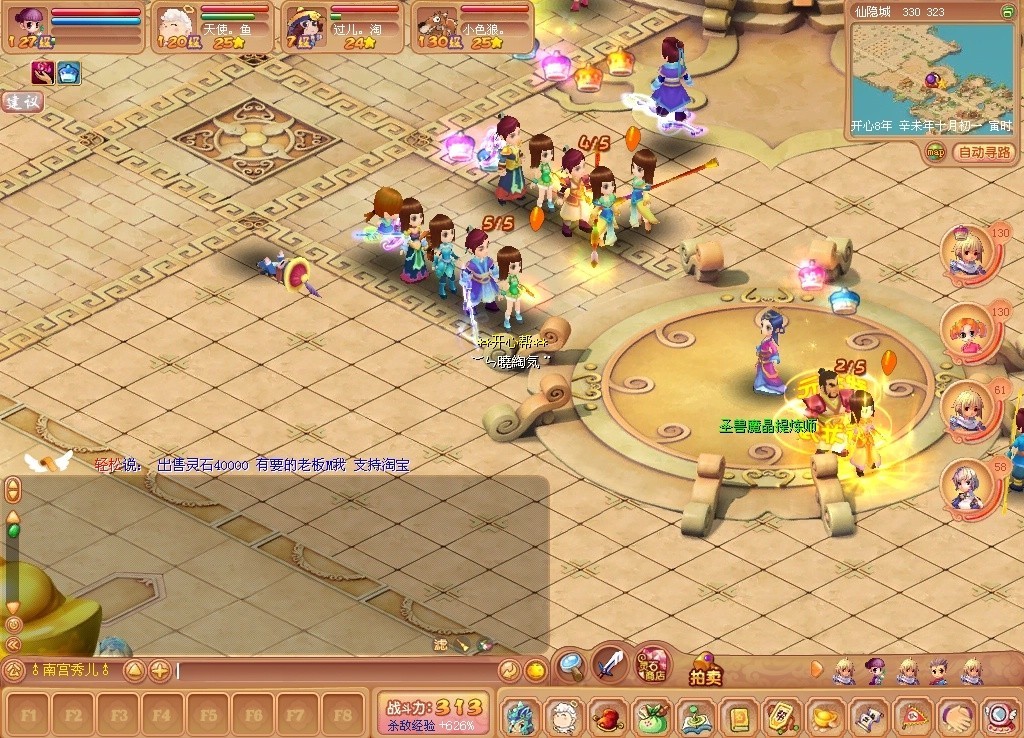This screenshot has height=738, width=1024.
Task: Toggle the chat channel 公 button
Action: pyautogui.click(x=14, y=670)
